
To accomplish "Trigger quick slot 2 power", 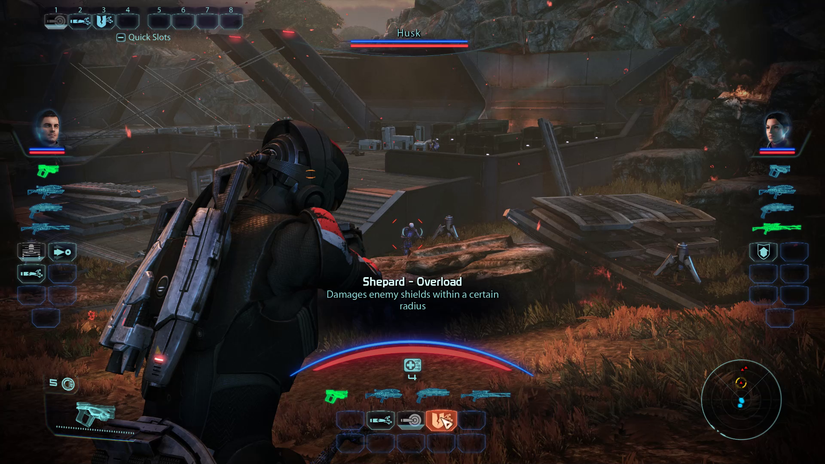I will coord(80,20).
